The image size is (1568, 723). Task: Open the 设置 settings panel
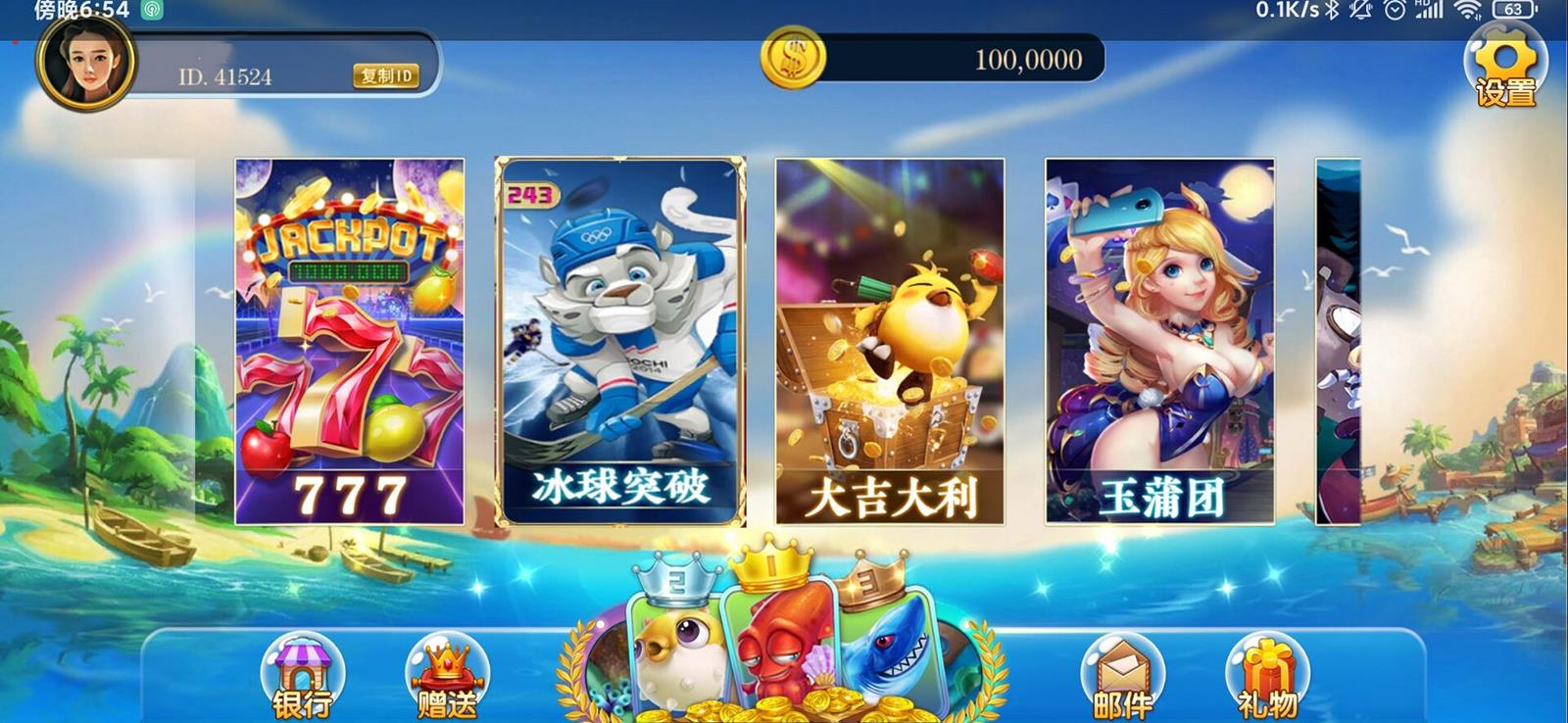[1506, 69]
